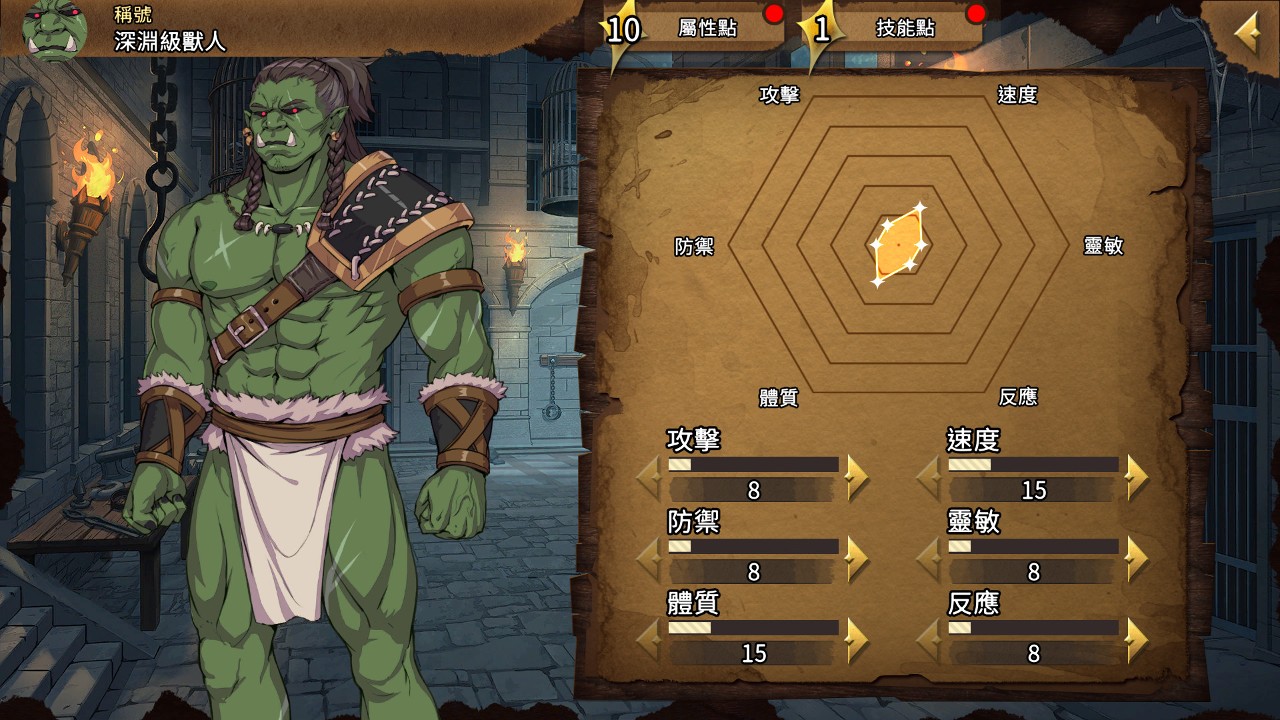Open the 技能點 skill points tab
The height and width of the screenshot is (720, 1280).
905,28
